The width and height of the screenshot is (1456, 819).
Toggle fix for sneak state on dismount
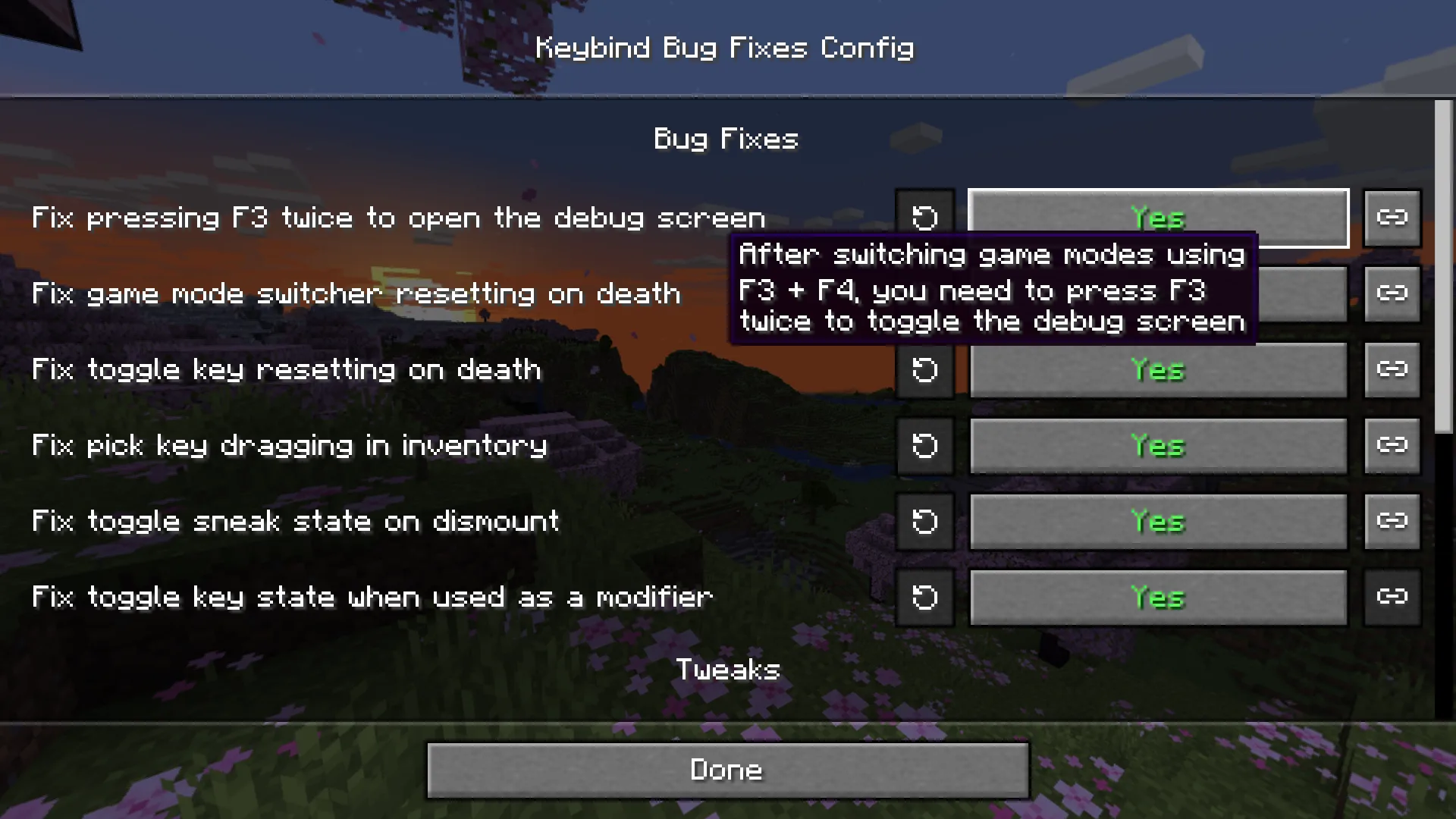pos(1158,522)
